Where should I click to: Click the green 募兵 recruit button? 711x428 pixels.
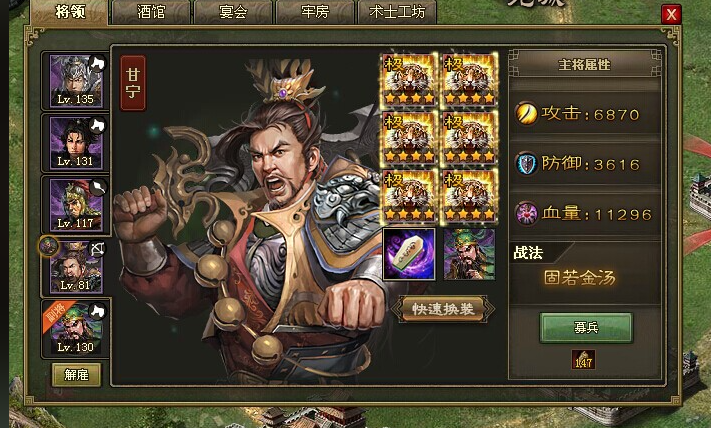pos(586,326)
